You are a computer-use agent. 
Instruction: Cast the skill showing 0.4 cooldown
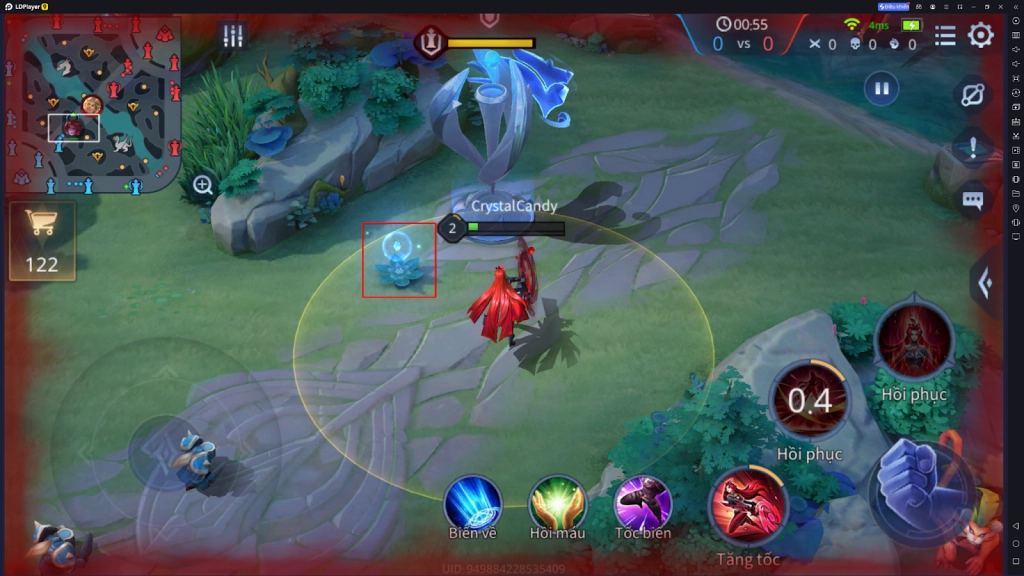tap(809, 401)
